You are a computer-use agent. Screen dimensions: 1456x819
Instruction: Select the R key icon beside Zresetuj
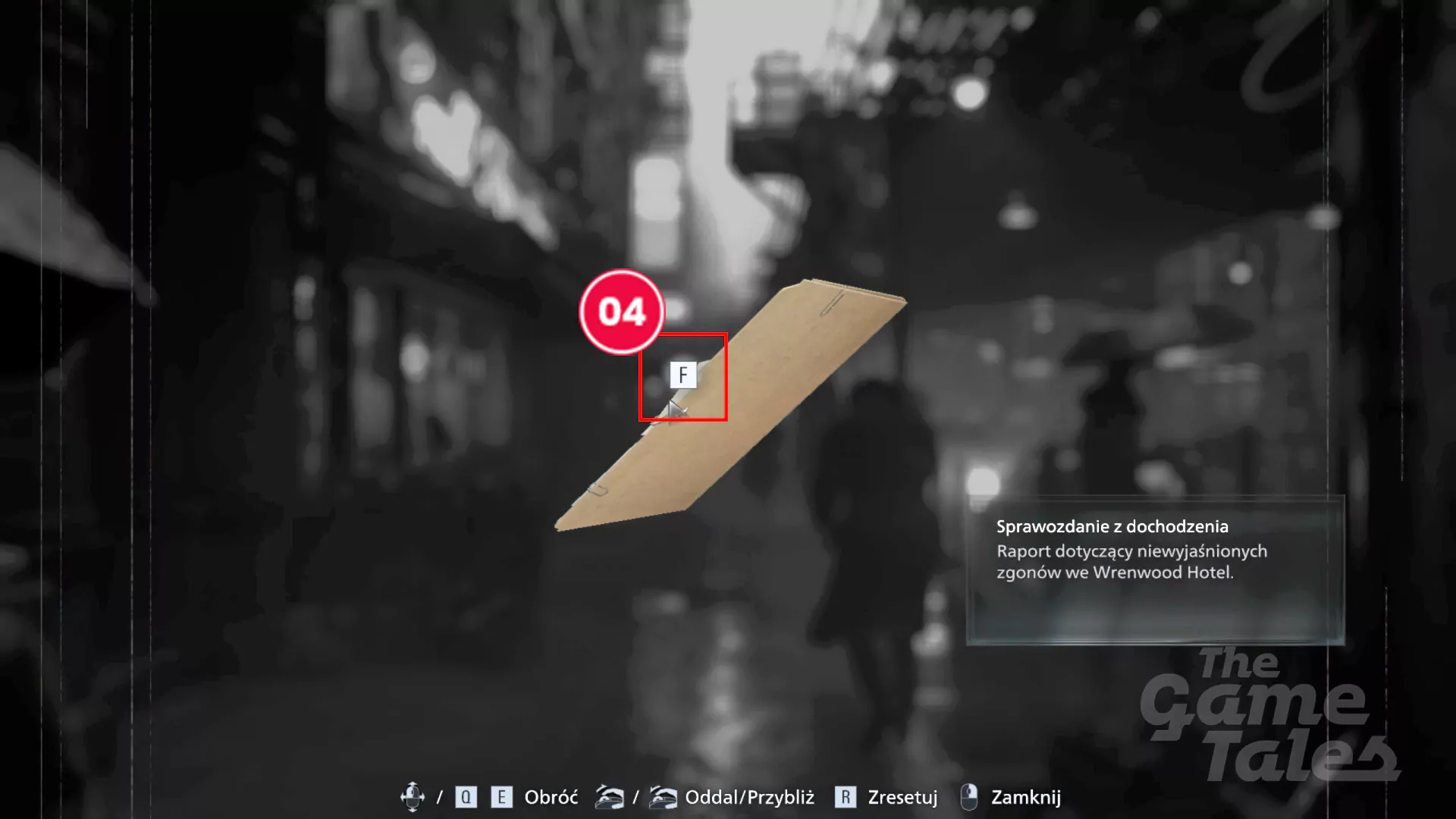tap(847, 797)
